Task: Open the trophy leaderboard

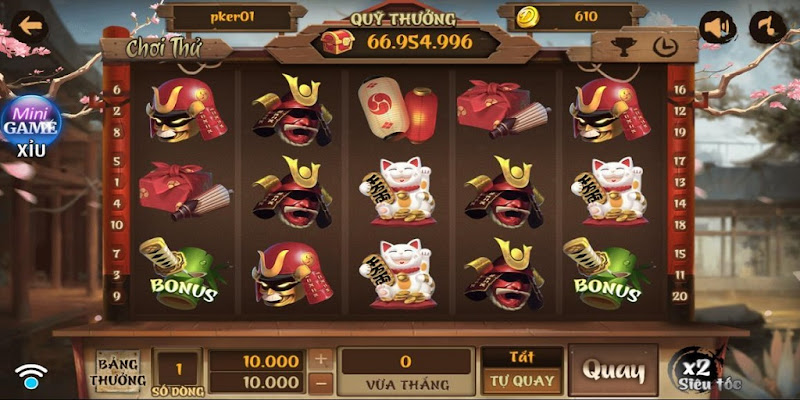Action: (621, 46)
